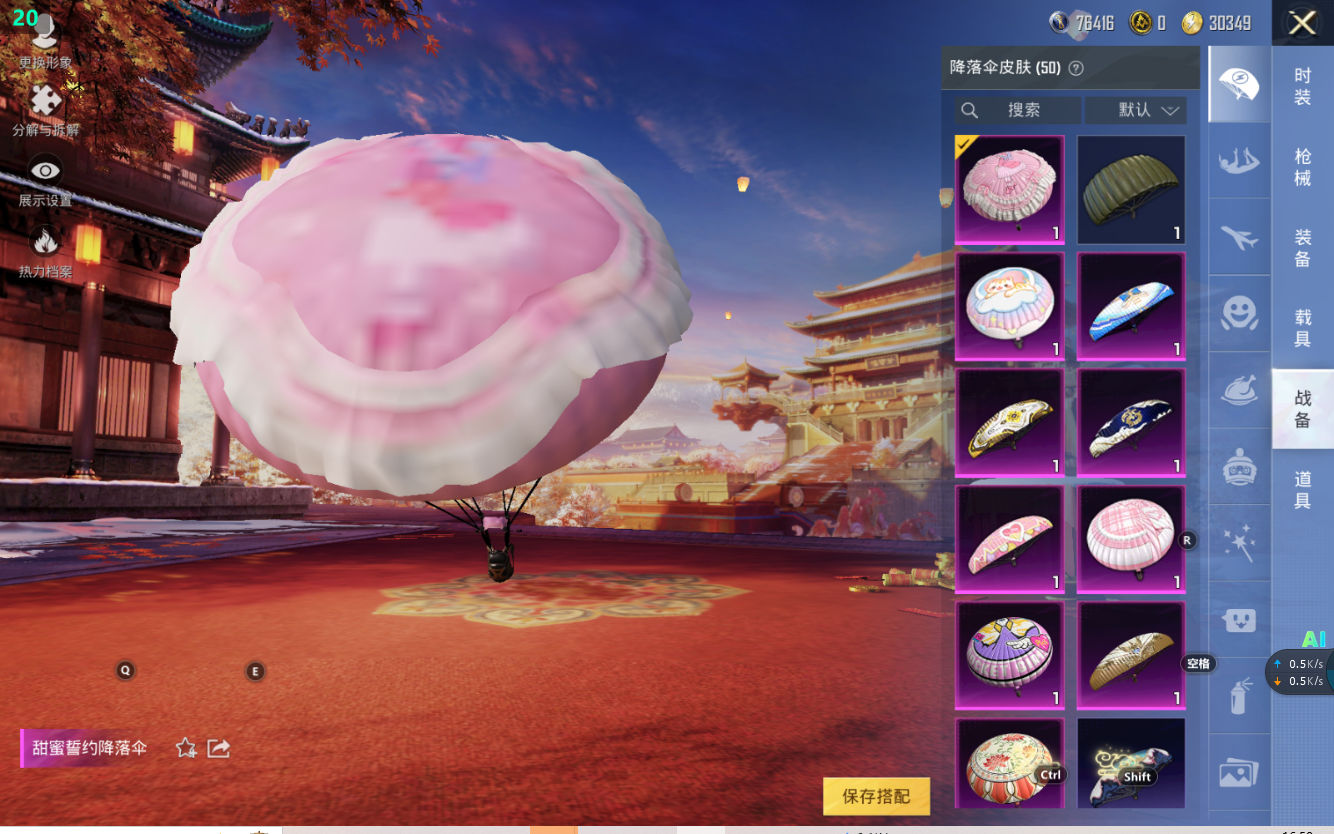Screen dimensions: 1334x834
Task: Select the pink plaid parachute skin
Action: [x=1131, y=540]
